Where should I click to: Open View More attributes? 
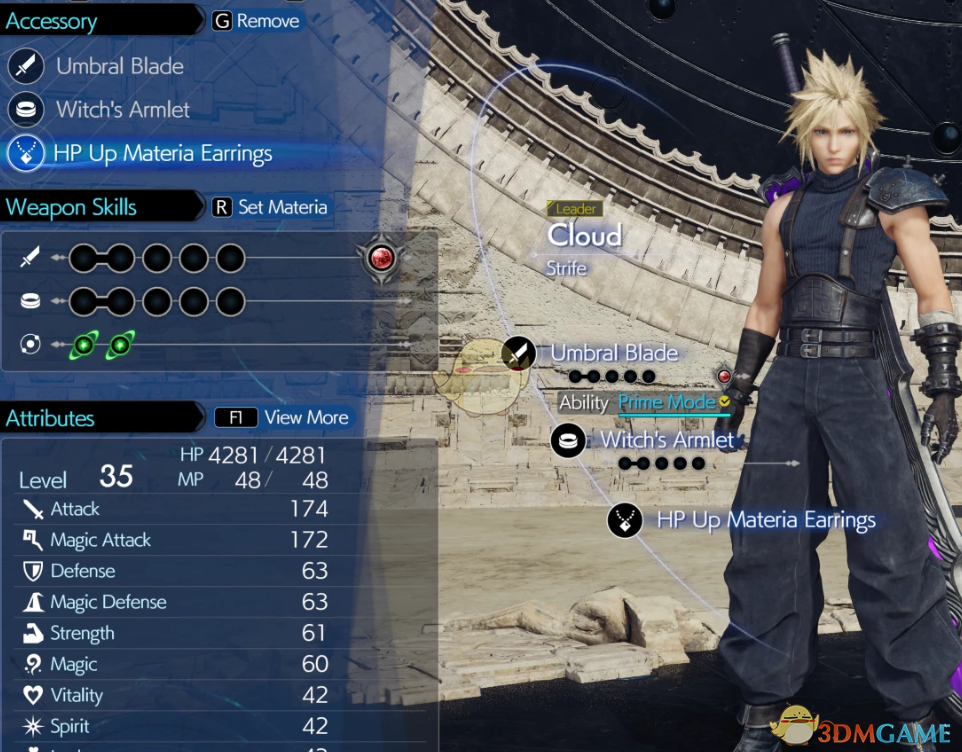(x=283, y=418)
